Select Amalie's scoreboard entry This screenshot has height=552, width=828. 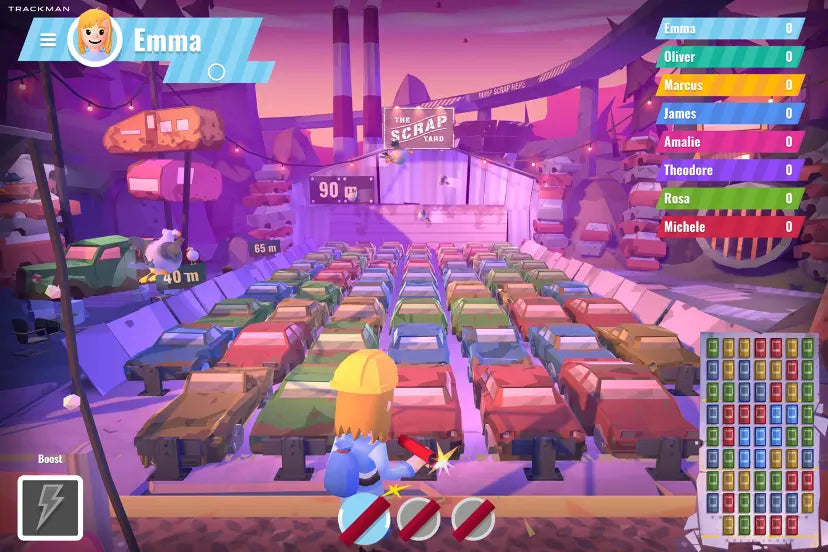pyautogui.click(x=729, y=142)
